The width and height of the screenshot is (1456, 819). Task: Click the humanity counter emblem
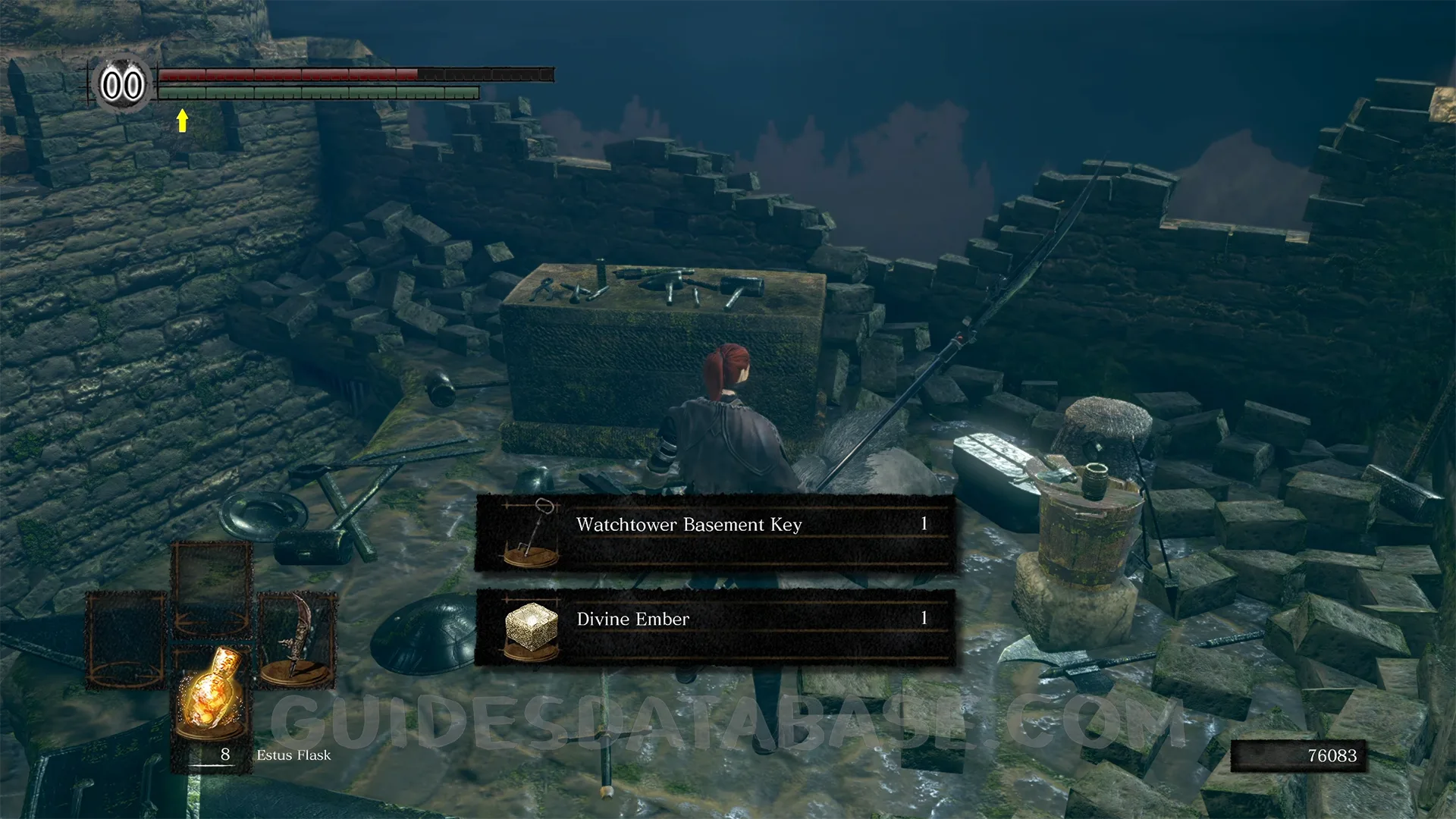(x=122, y=84)
